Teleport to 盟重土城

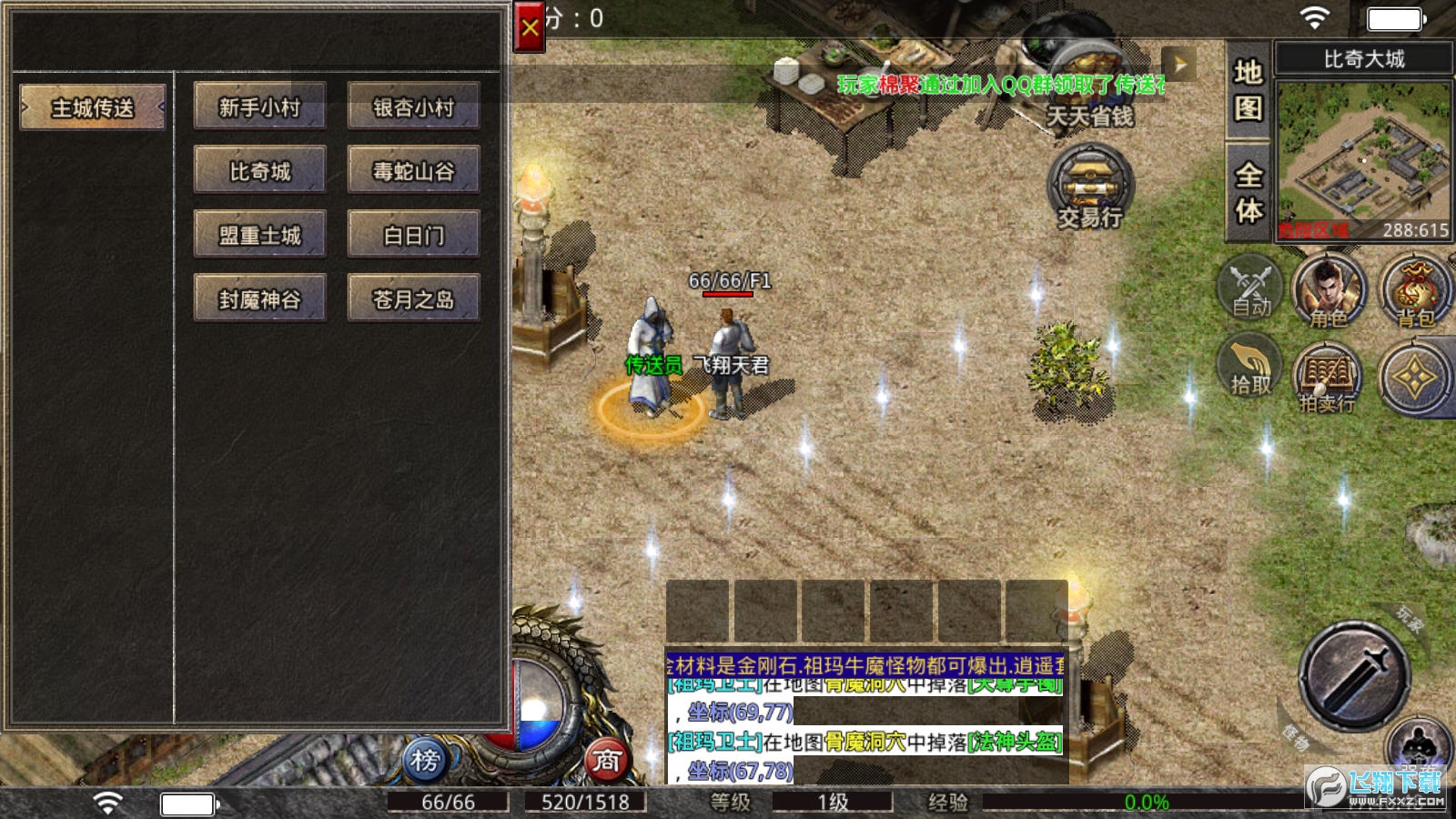pos(259,235)
